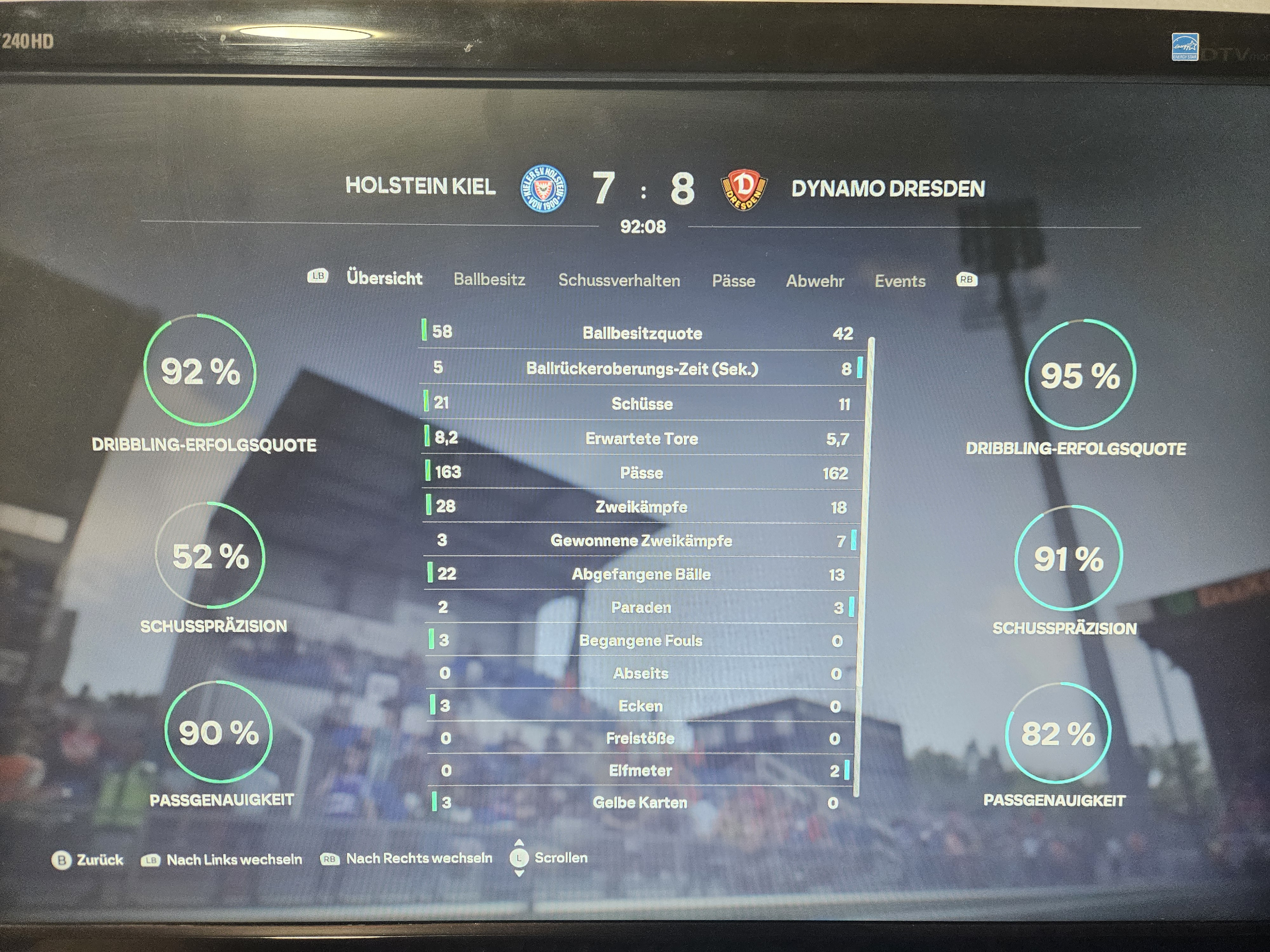The width and height of the screenshot is (1270, 952).
Task: Select the Ballbesitzquote stat row
Action: (642, 334)
